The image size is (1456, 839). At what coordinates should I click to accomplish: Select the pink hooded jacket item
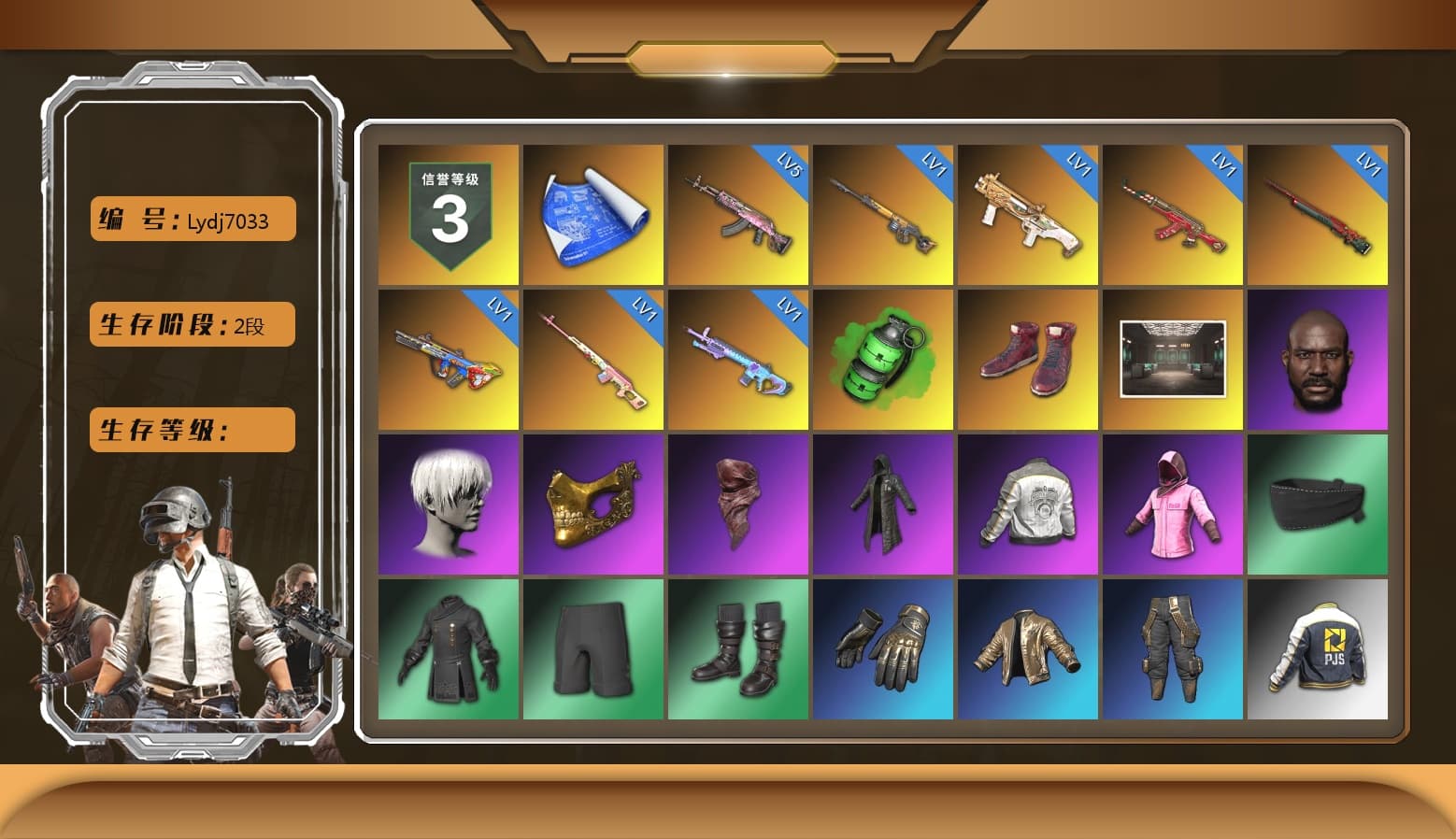(1174, 503)
